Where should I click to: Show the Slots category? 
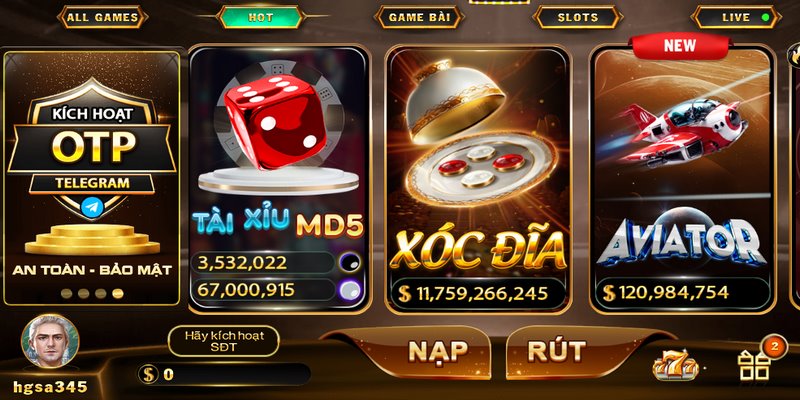578,17
